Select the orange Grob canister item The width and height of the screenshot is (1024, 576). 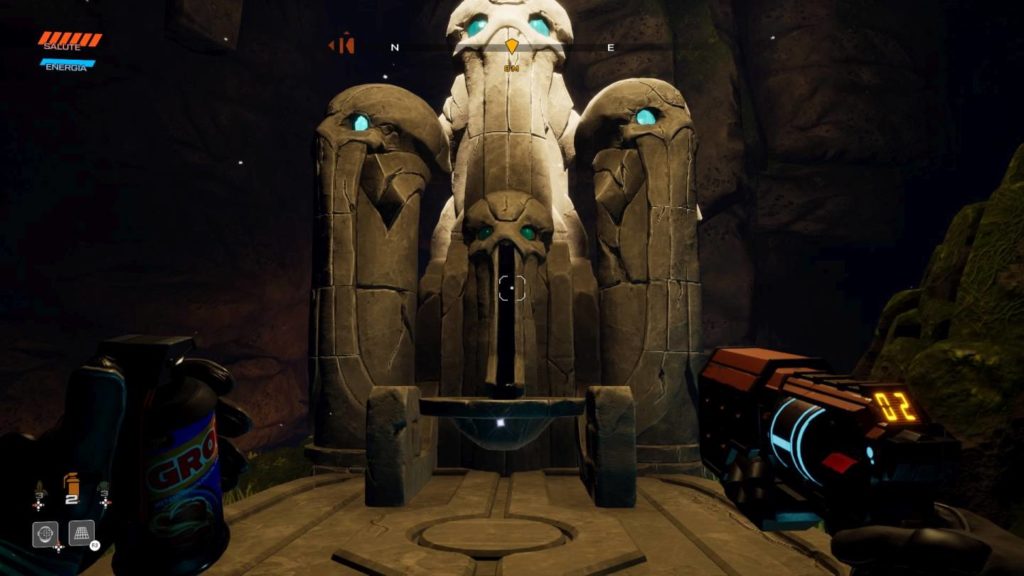coord(71,486)
